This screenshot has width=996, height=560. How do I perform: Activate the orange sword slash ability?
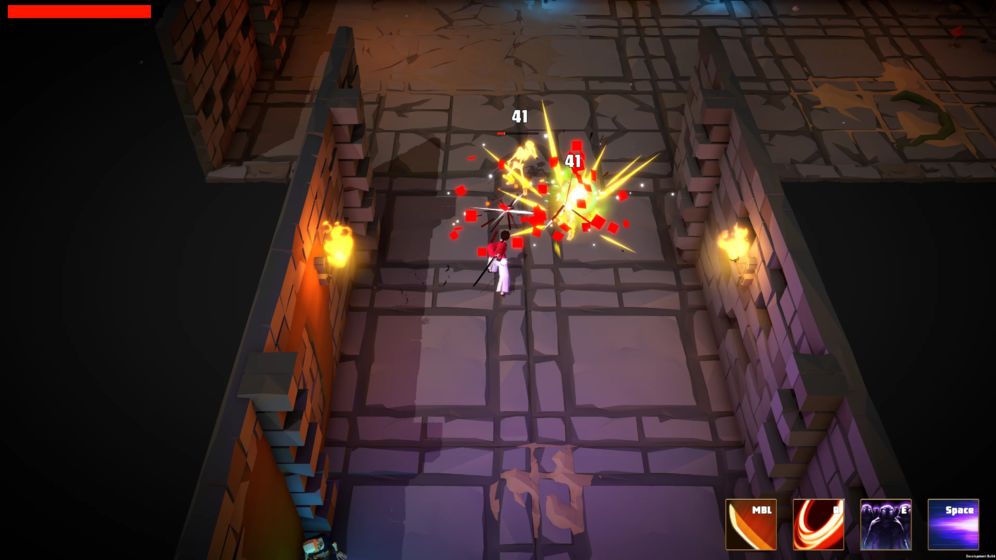751,525
